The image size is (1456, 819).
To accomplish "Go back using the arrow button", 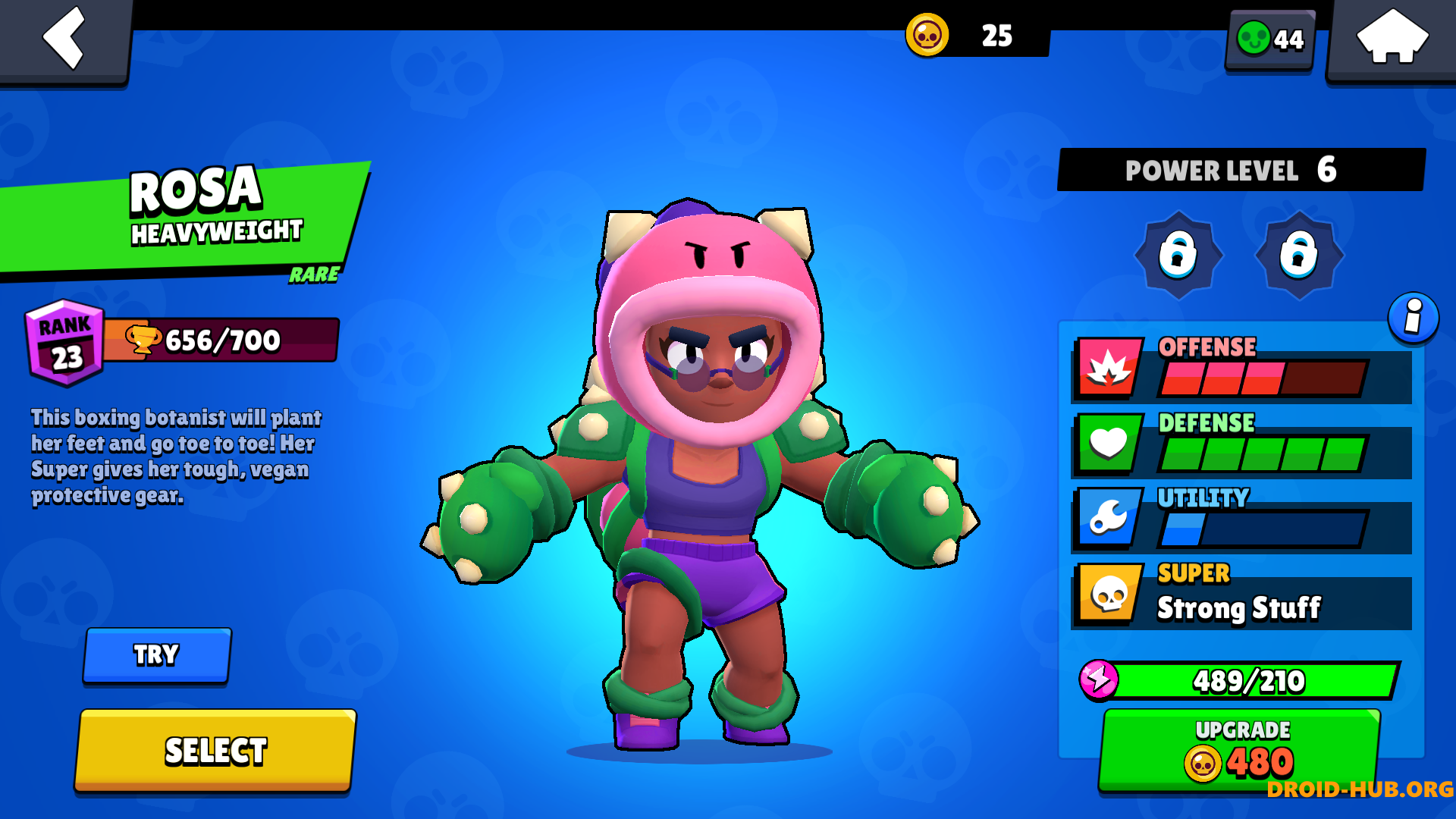I will click(x=65, y=38).
